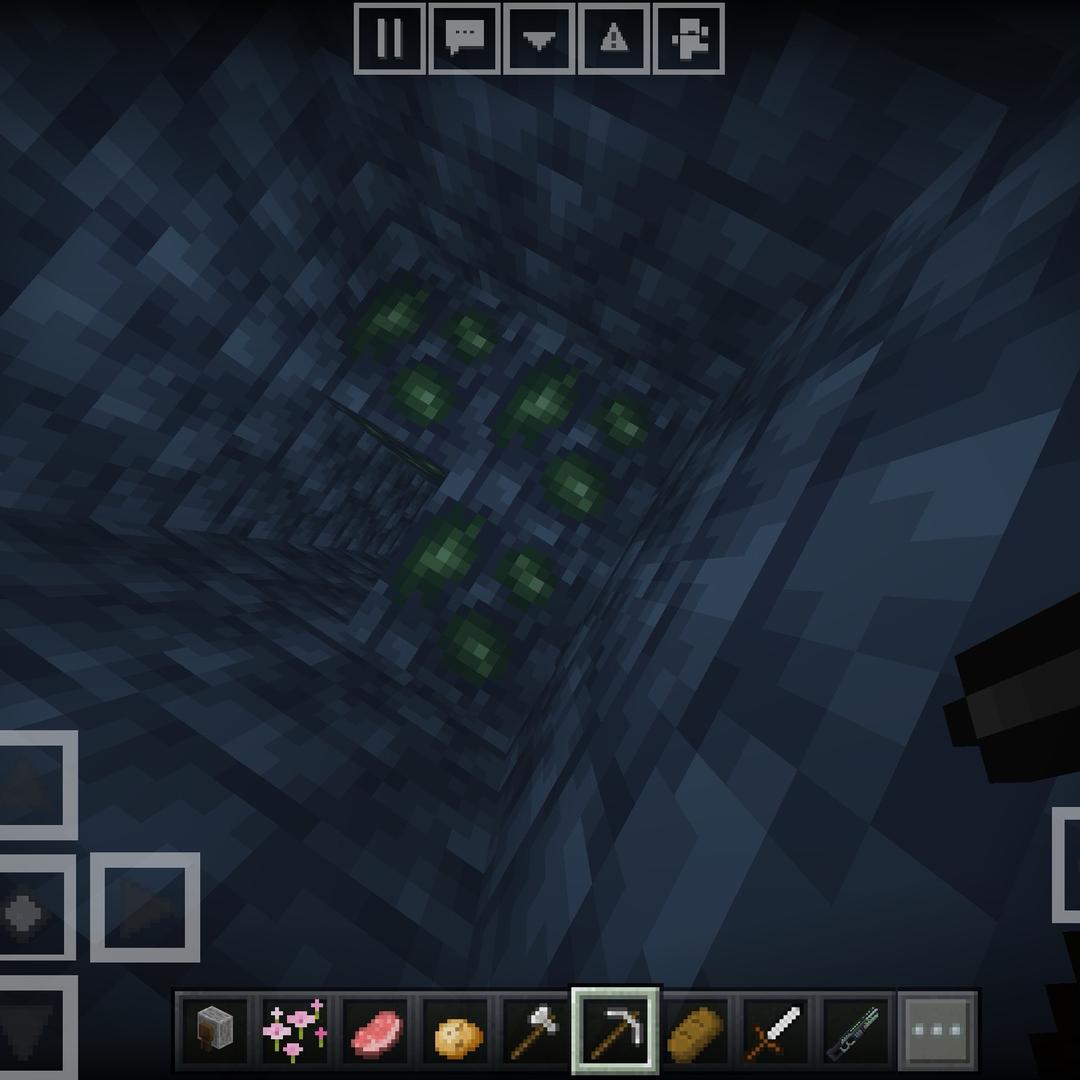This screenshot has width=1080, height=1080.
Task: Select the baked potato hotbar slot
Action: (x=455, y=1031)
